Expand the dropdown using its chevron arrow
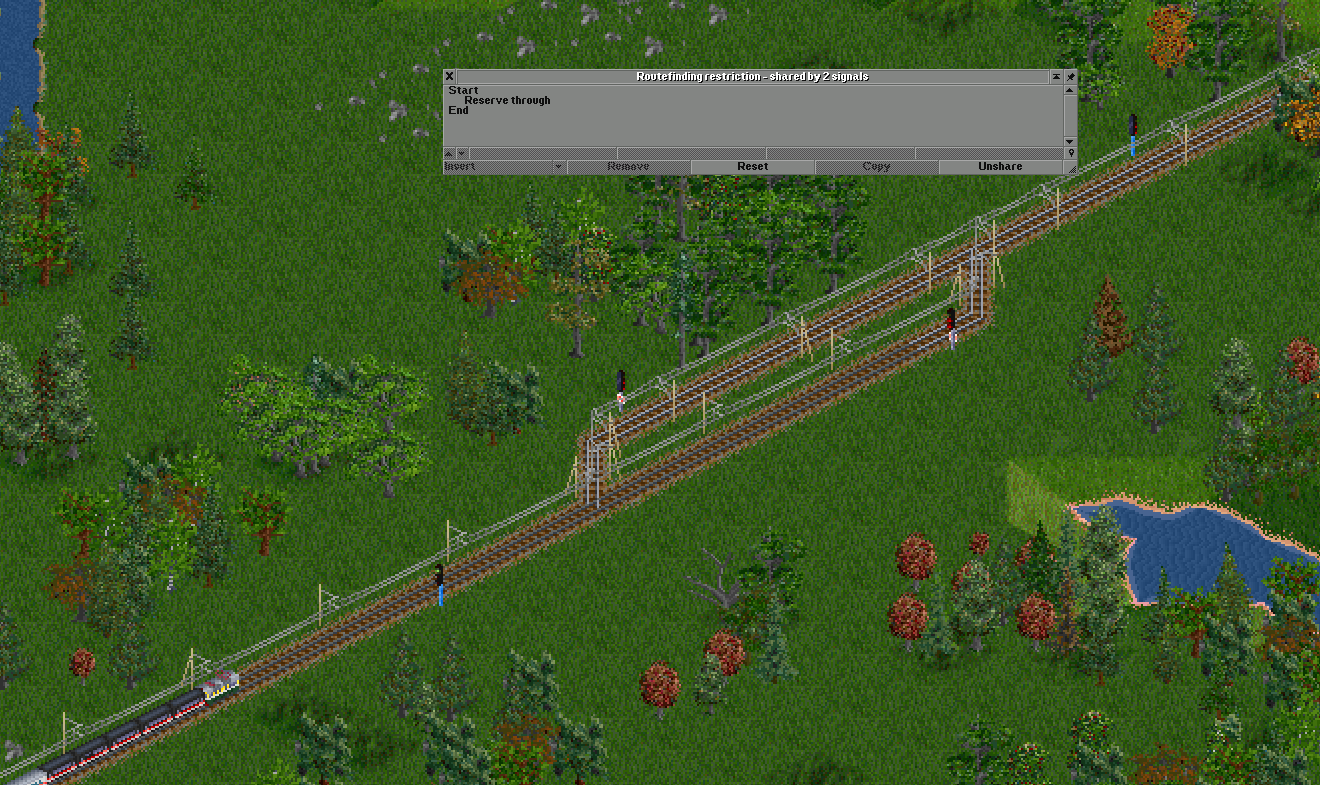Image resolution: width=1320 pixels, height=785 pixels. [x=556, y=166]
